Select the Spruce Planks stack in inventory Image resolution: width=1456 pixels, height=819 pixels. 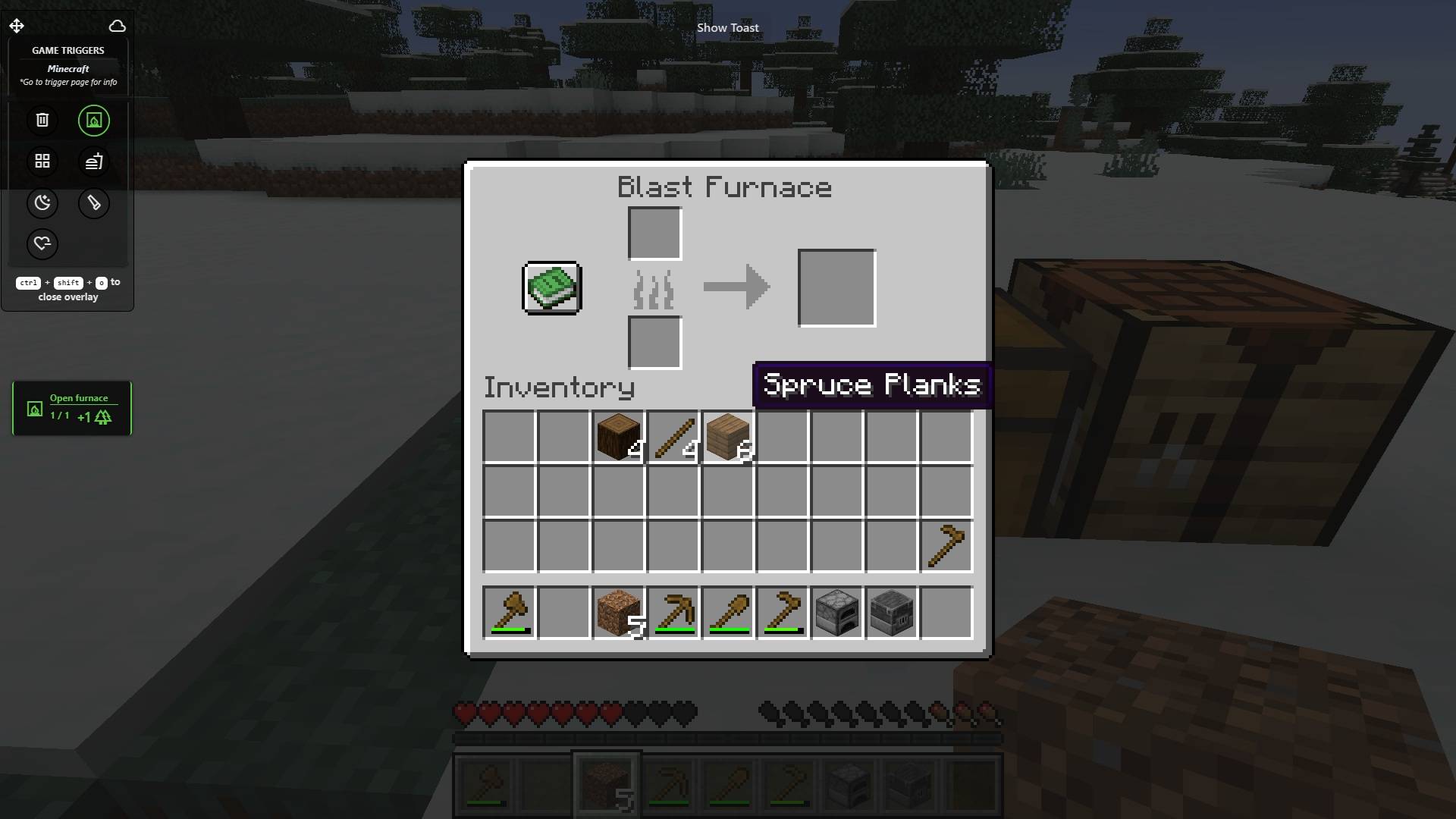click(x=727, y=437)
